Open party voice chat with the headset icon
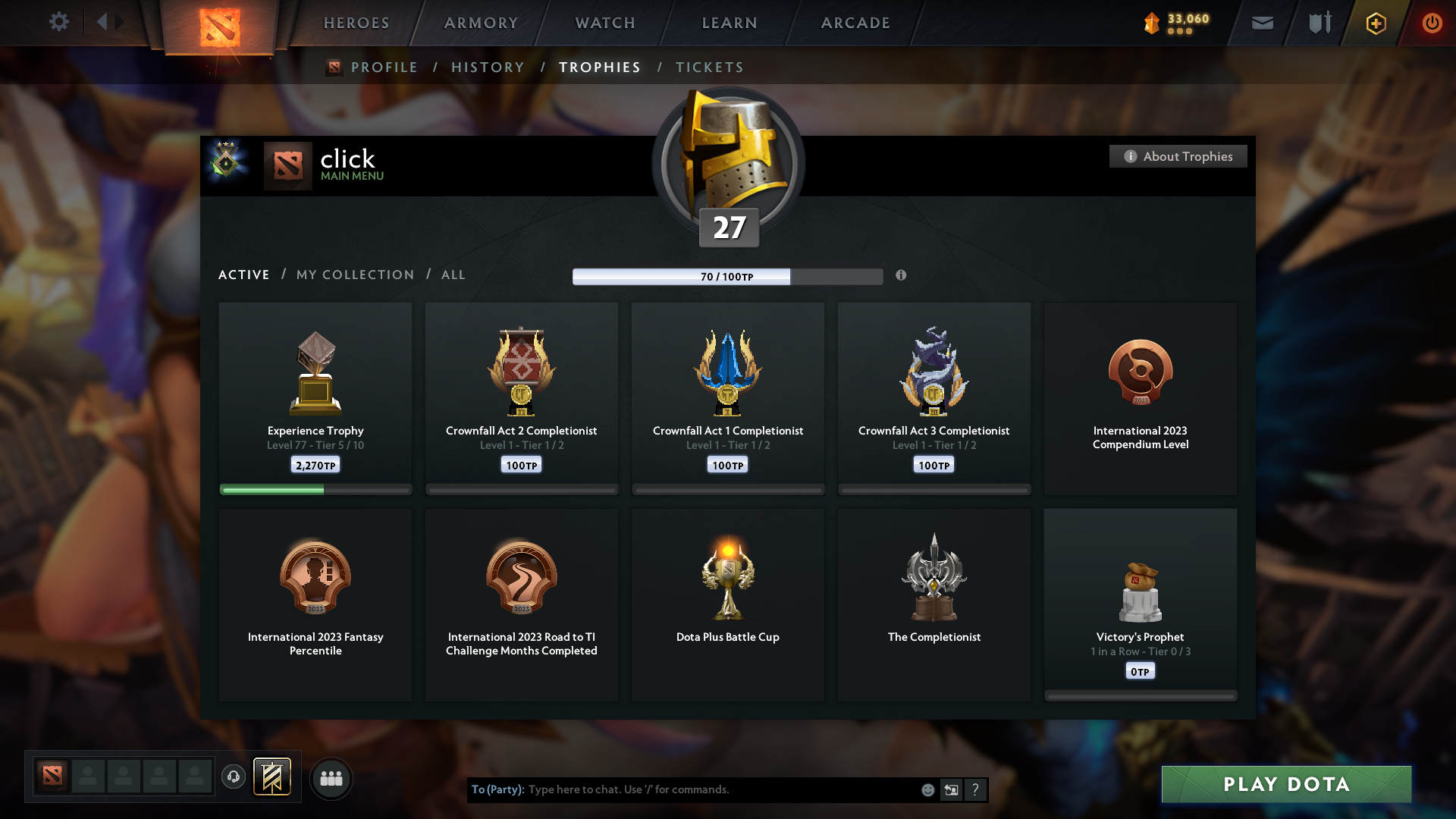1456x819 pixels. pyautogui.click(x=234, y=777)
